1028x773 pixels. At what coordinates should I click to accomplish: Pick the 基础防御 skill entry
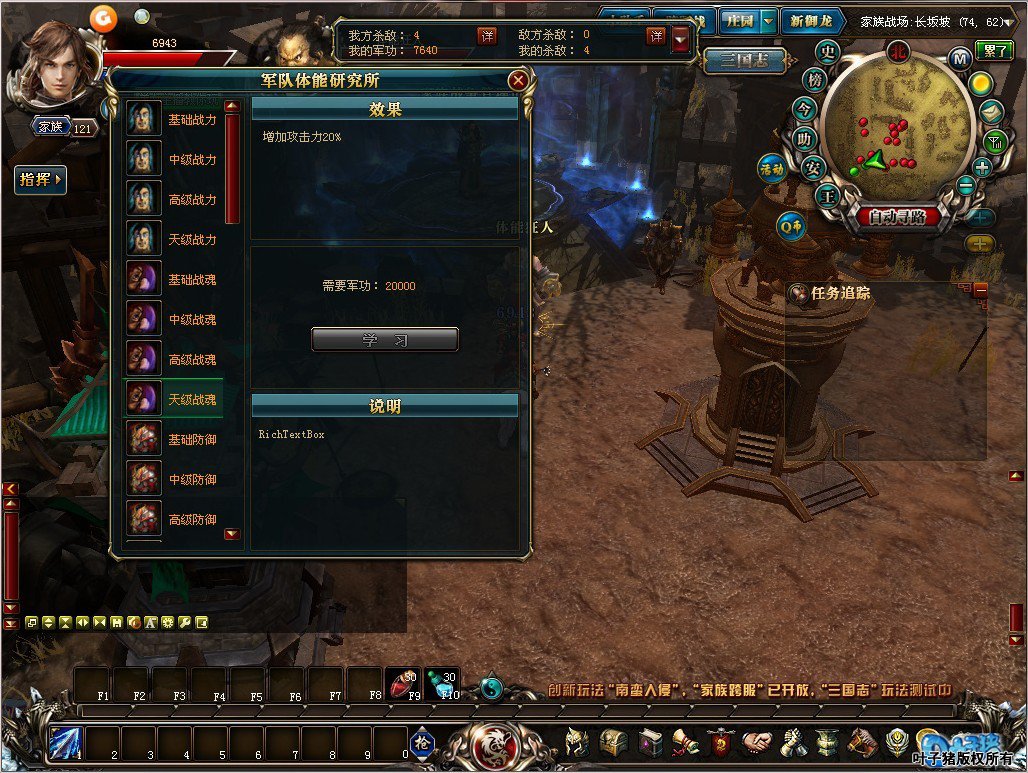[x=173, y=440]
